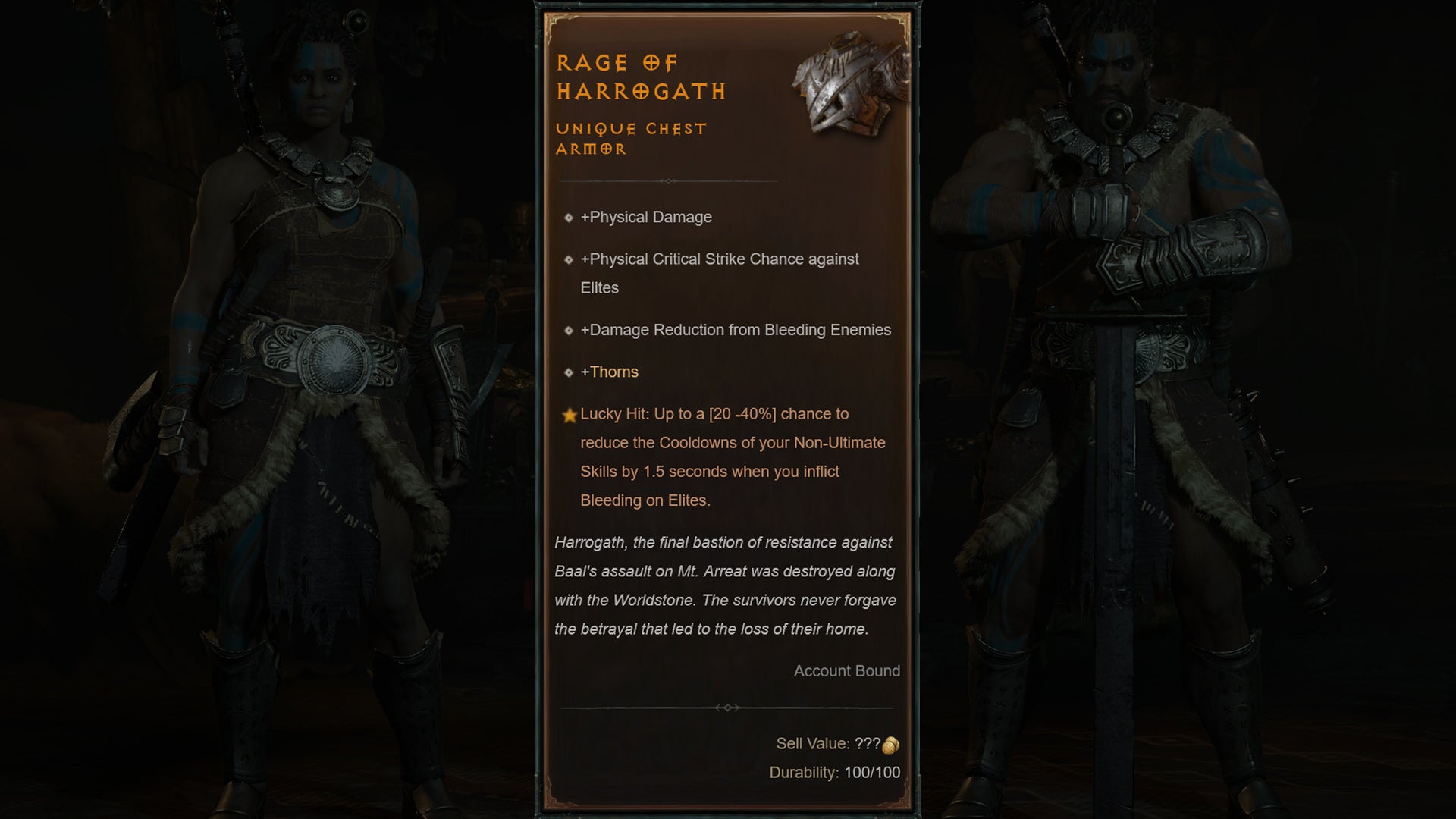Viewport: 1456px width, 819px height.
Task: Toggle the +Thorns affix entry
Action: tap(609, 372)
